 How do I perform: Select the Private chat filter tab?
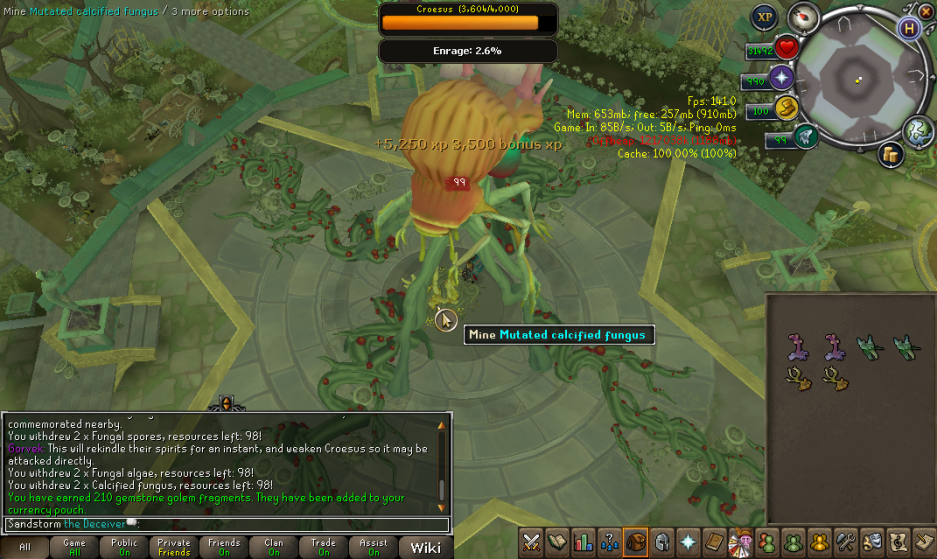click(174, 547)
